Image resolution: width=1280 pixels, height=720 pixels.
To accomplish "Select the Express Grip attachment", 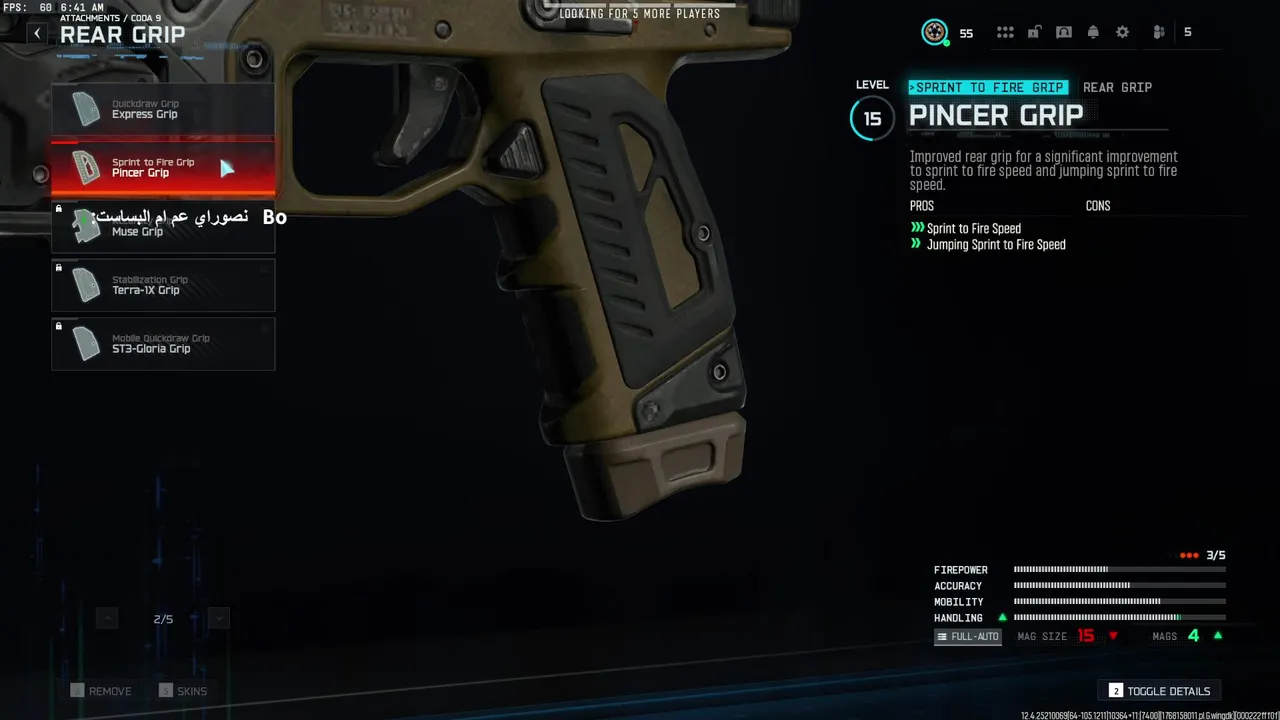I will click(163, 109).
